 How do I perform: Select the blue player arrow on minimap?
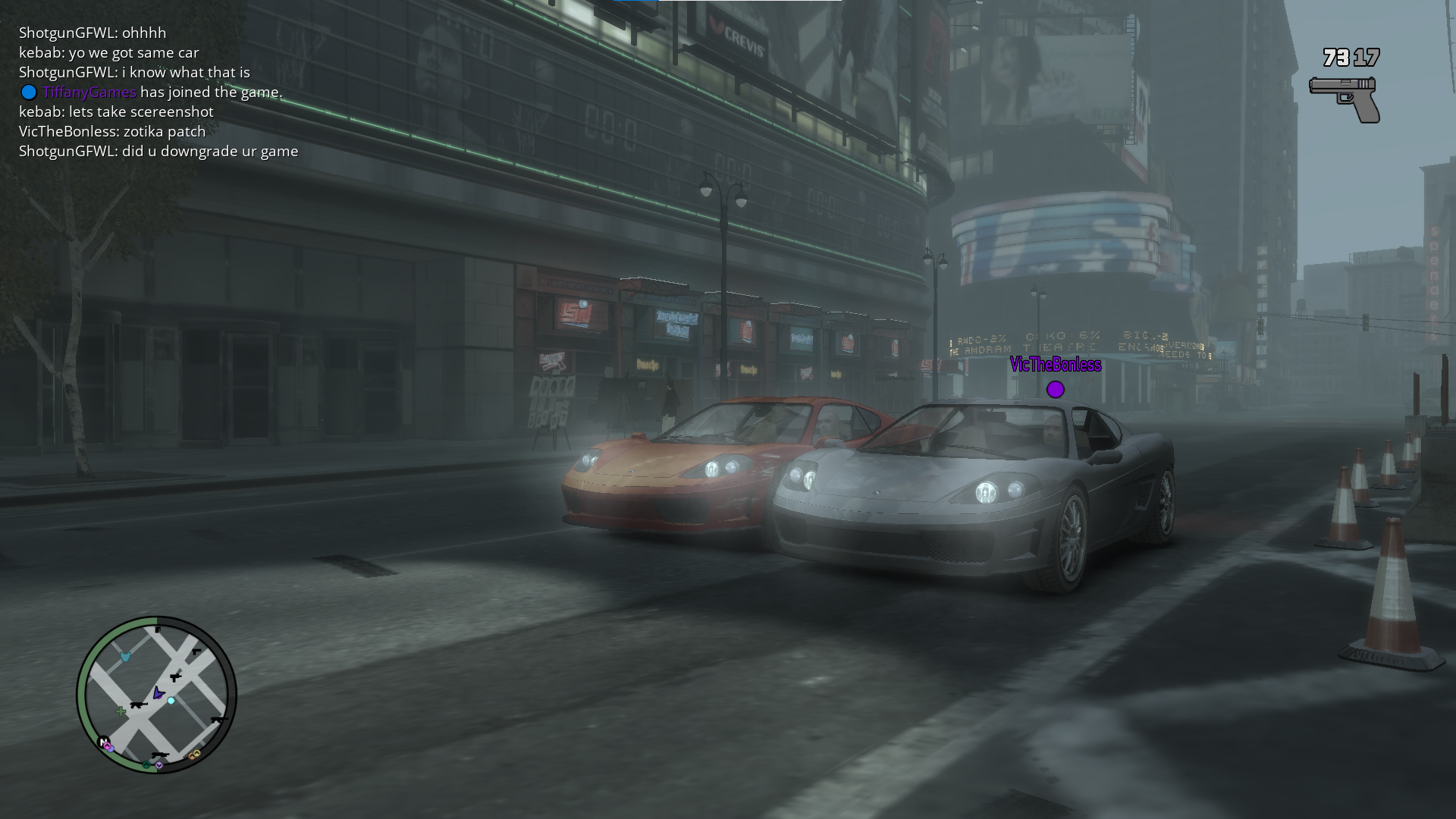(x=158, y=692)
